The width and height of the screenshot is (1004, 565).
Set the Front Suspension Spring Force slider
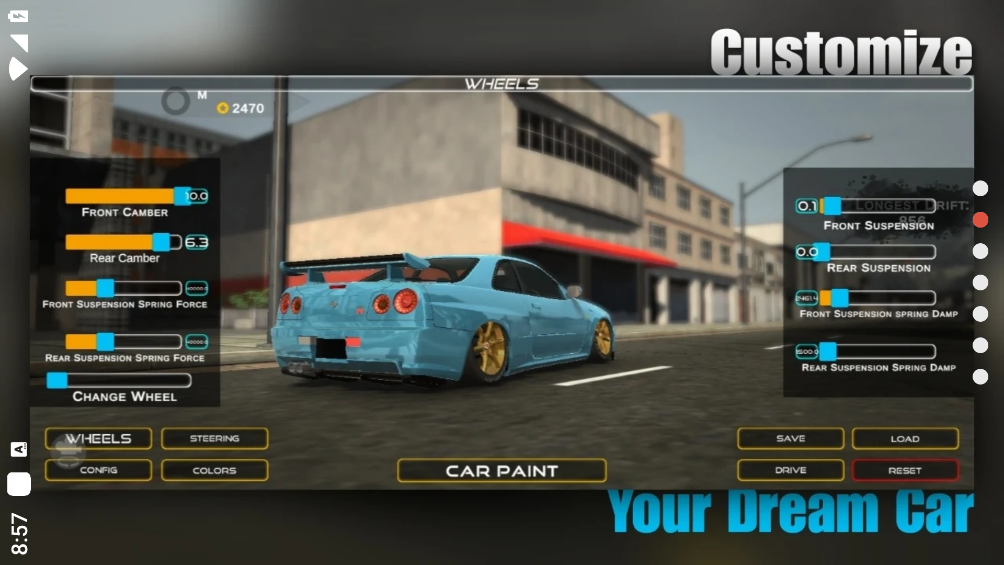click(104, 288)
